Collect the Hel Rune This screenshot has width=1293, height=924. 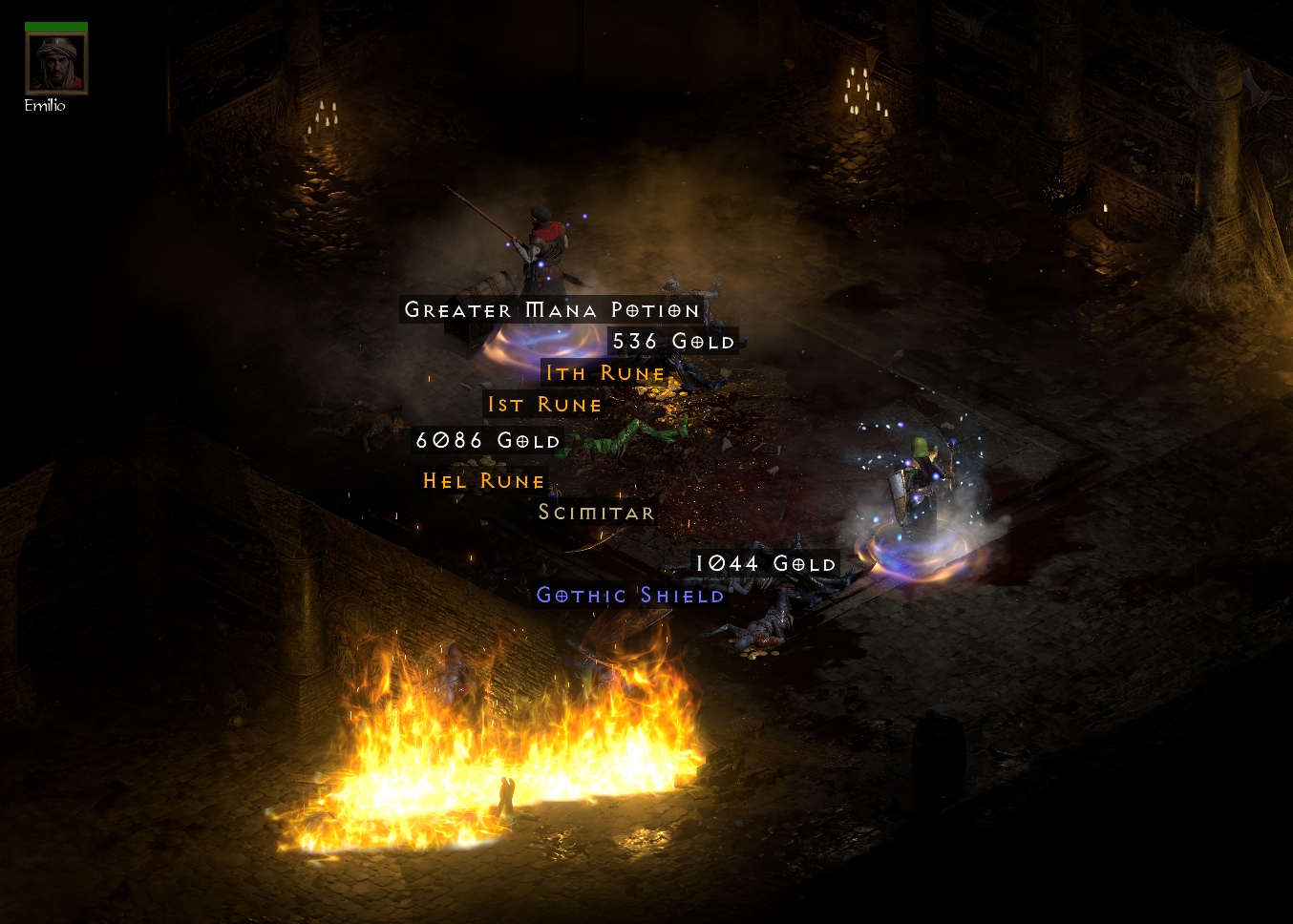tap(483, 481)
